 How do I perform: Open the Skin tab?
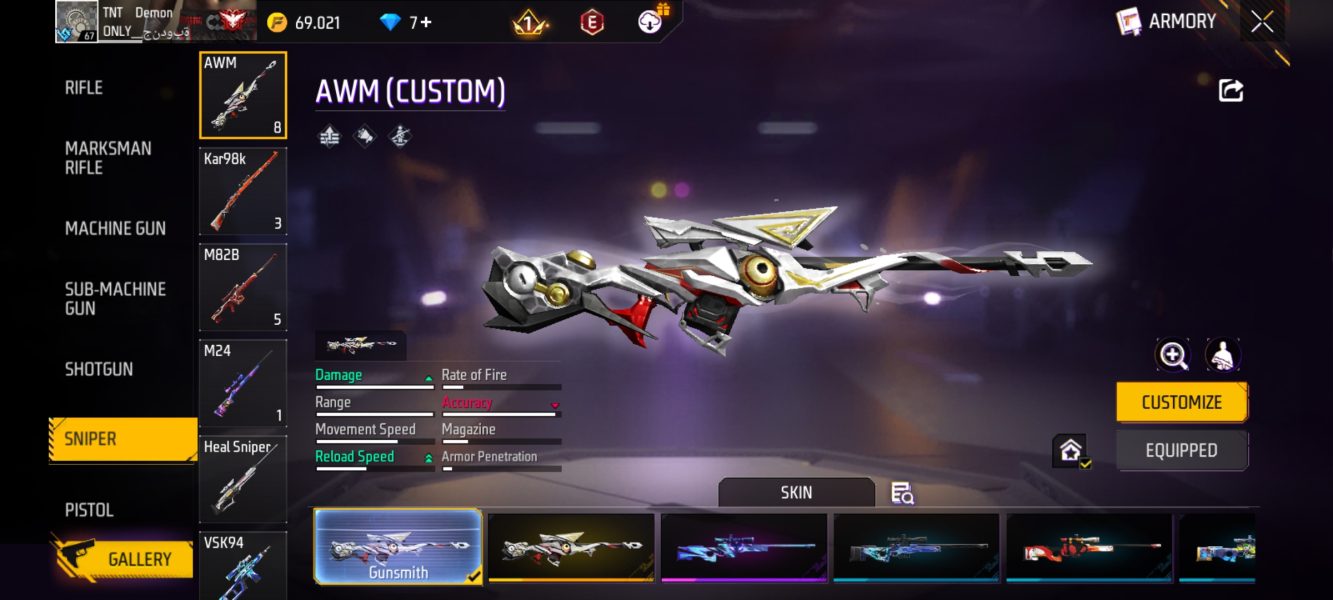pyautogui.click(x=796, y=492)
